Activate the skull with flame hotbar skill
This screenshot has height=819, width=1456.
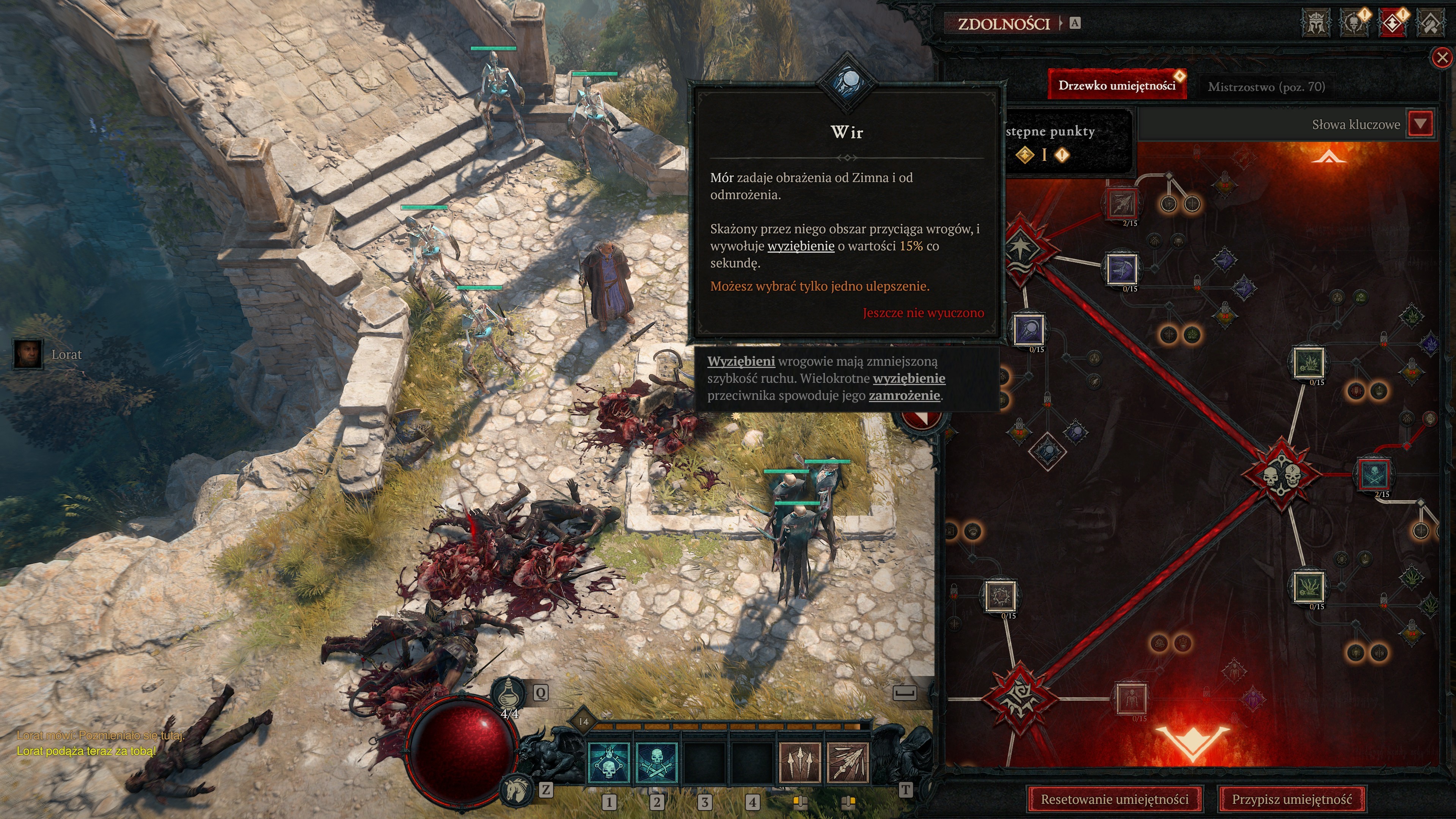click(609, 762)
